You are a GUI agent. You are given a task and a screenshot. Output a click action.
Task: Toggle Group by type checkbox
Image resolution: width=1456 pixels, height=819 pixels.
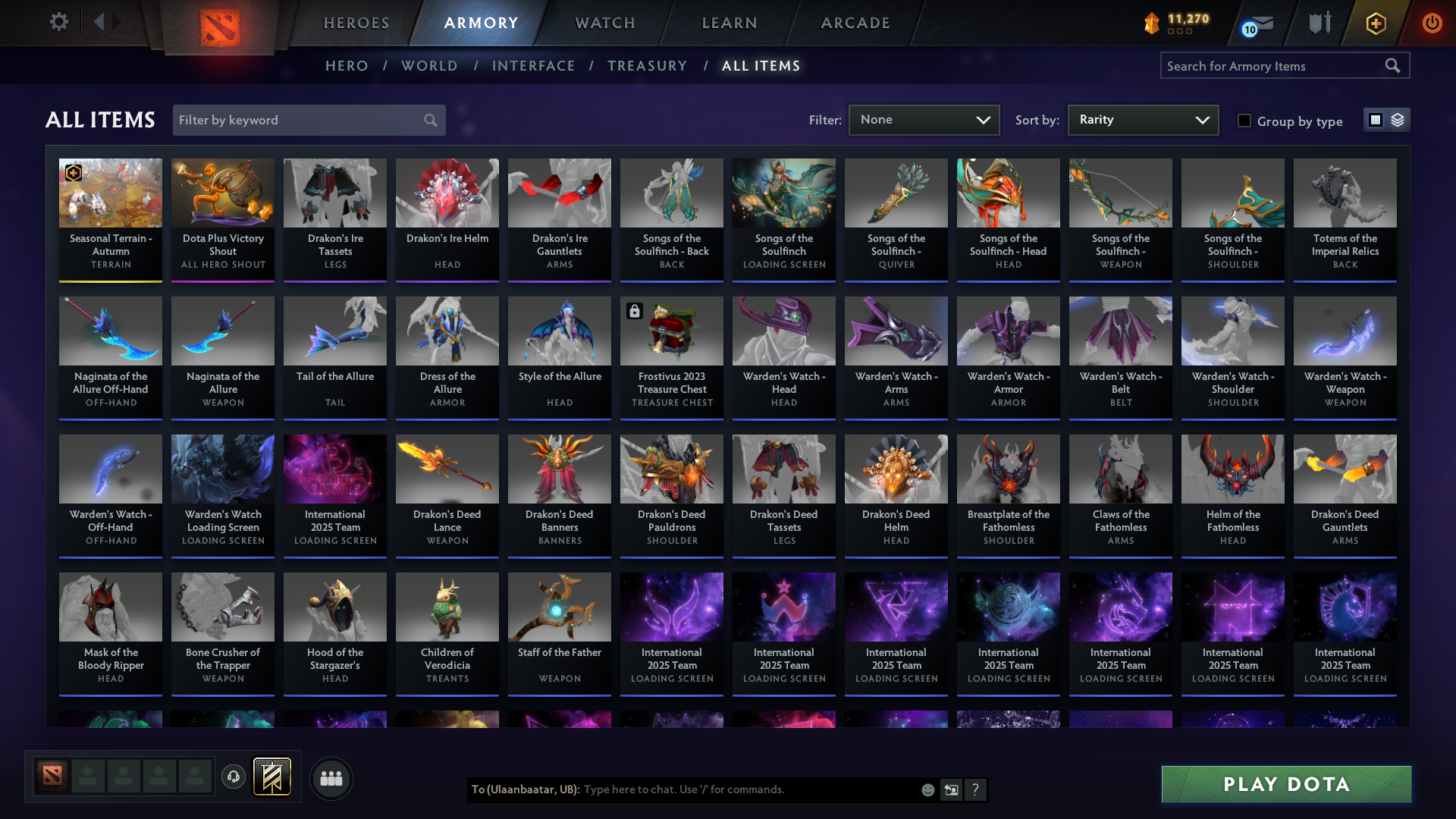coord(1244,120)
